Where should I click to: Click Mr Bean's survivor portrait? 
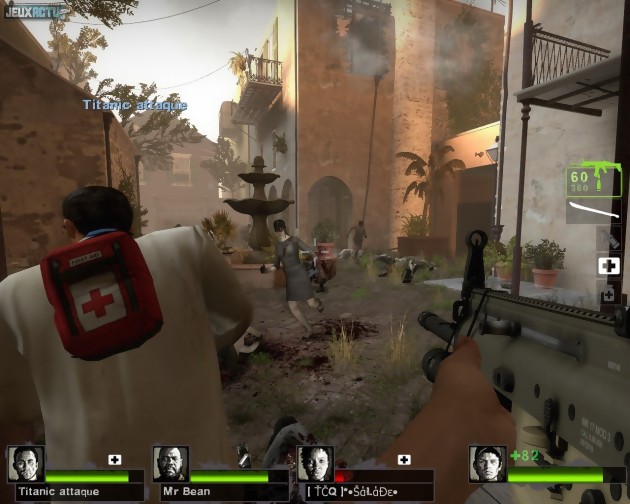tap(171, 465)
